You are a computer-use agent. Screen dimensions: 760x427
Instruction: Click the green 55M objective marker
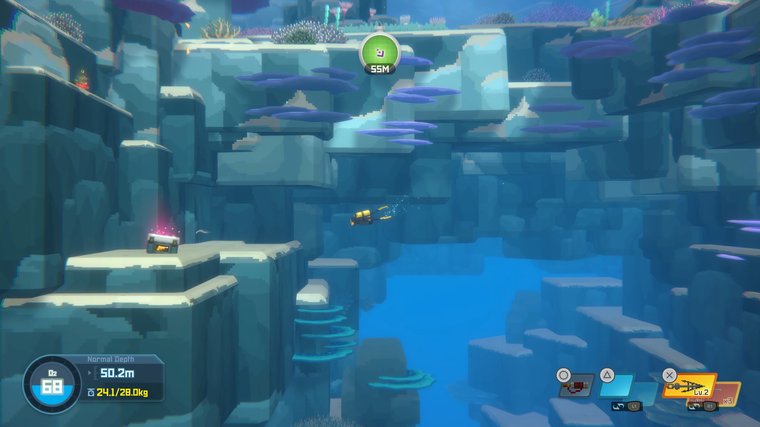[x=379, y=52]
